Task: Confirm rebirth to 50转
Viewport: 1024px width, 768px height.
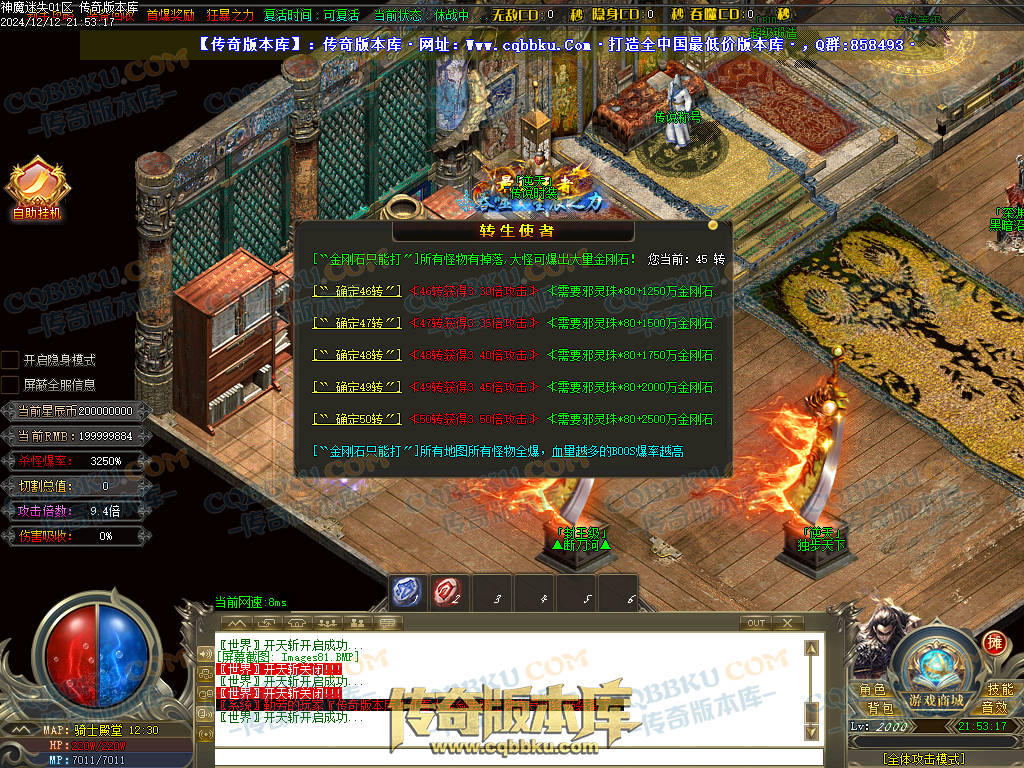Action: click(357, 418)
